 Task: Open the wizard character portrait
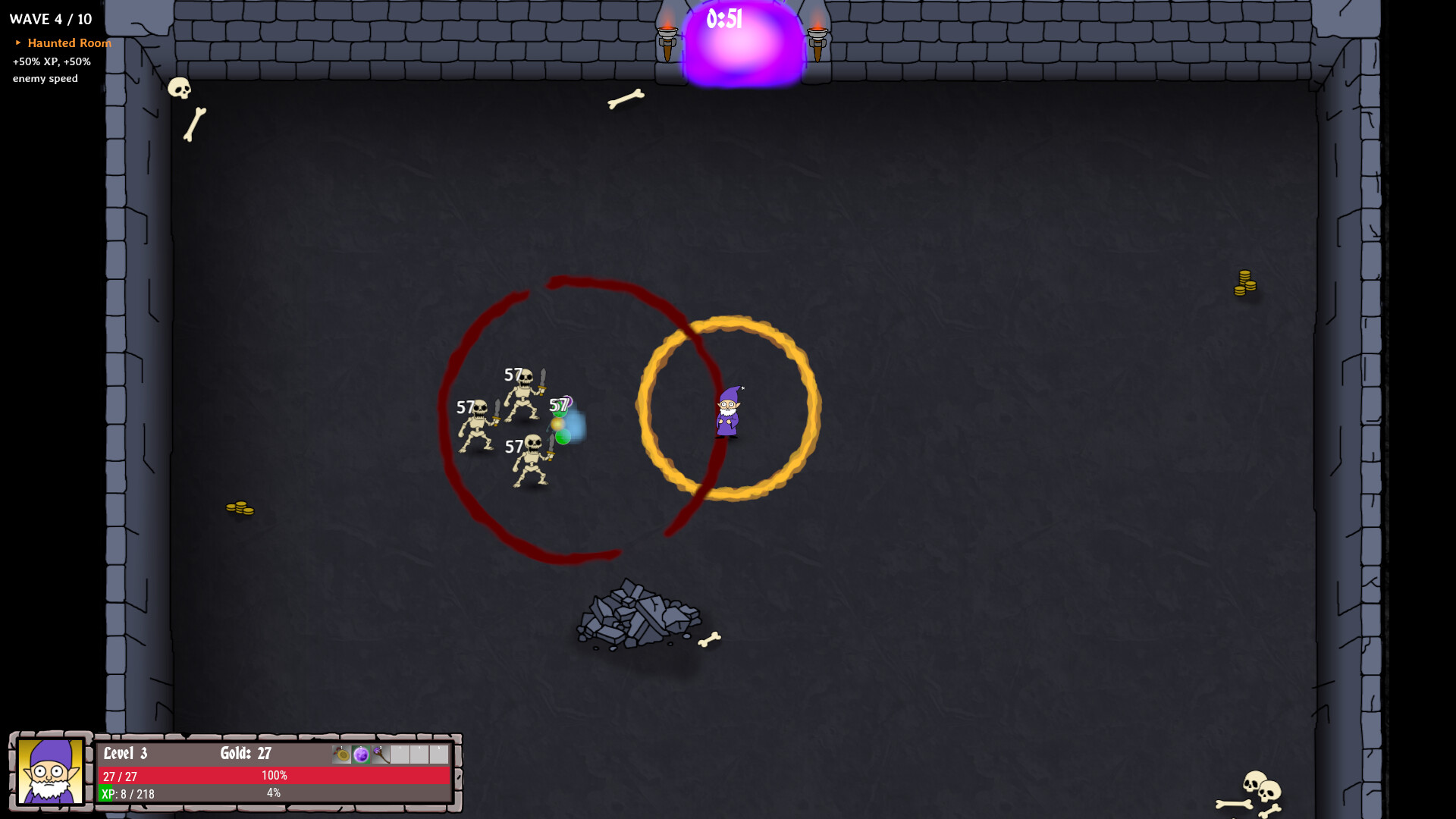[49, 773]
